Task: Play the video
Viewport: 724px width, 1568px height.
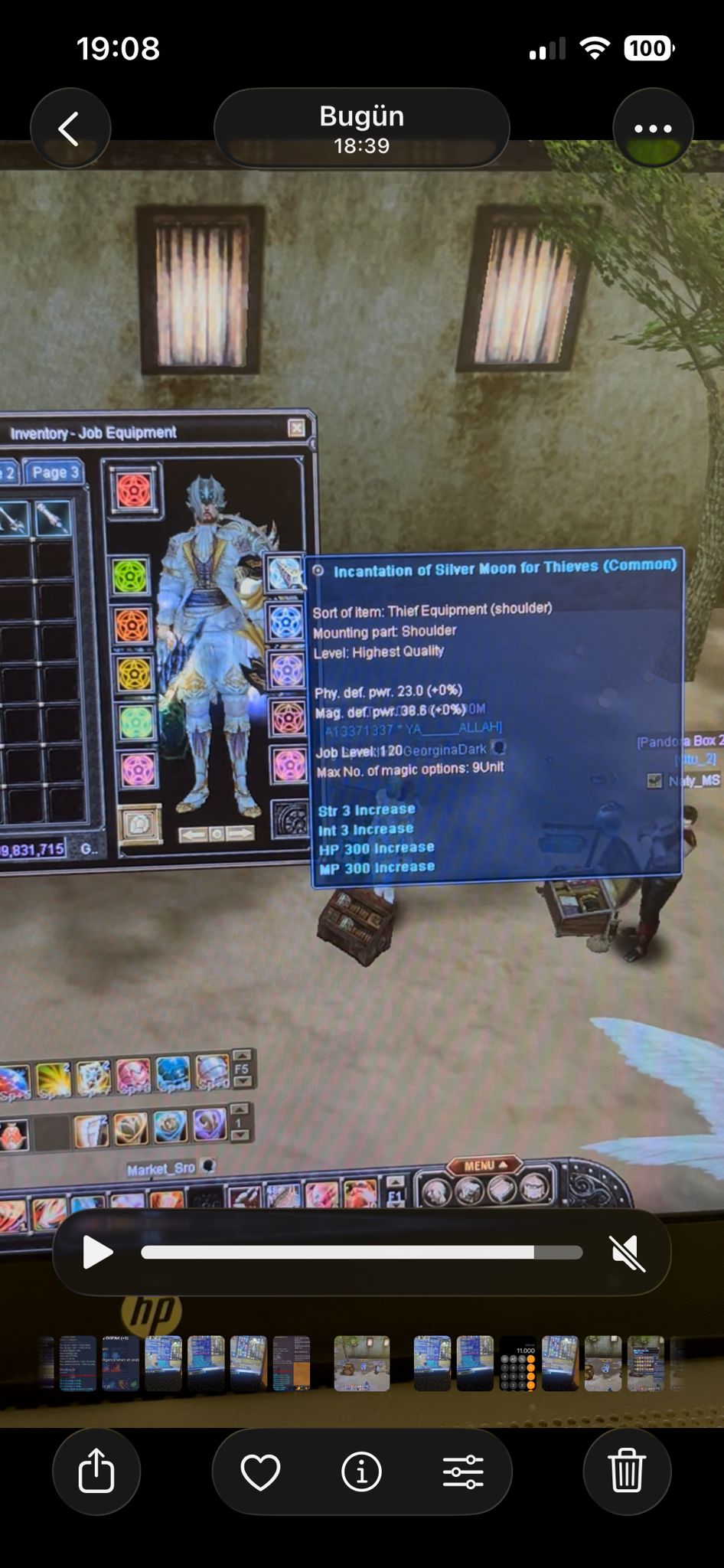Action: tap(96, 1253)
